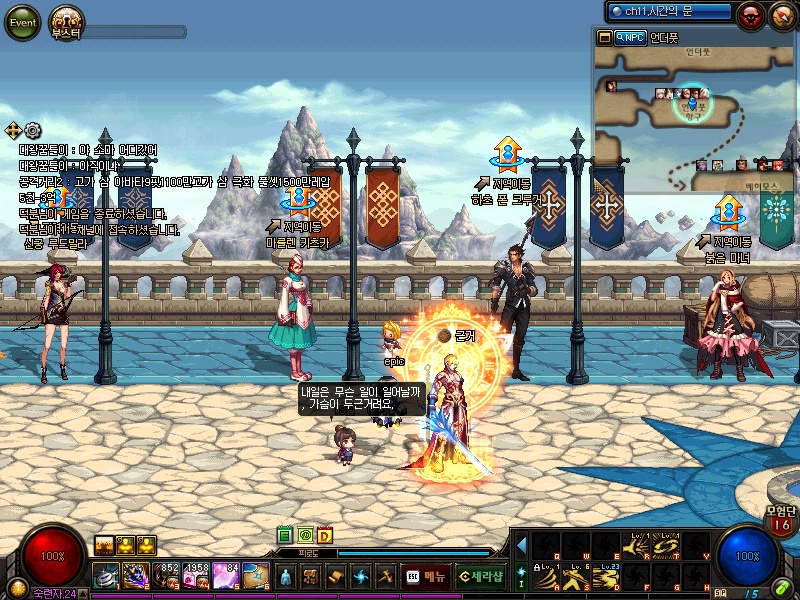
Task: Open the compass map icon
Action: click(782, 14)
